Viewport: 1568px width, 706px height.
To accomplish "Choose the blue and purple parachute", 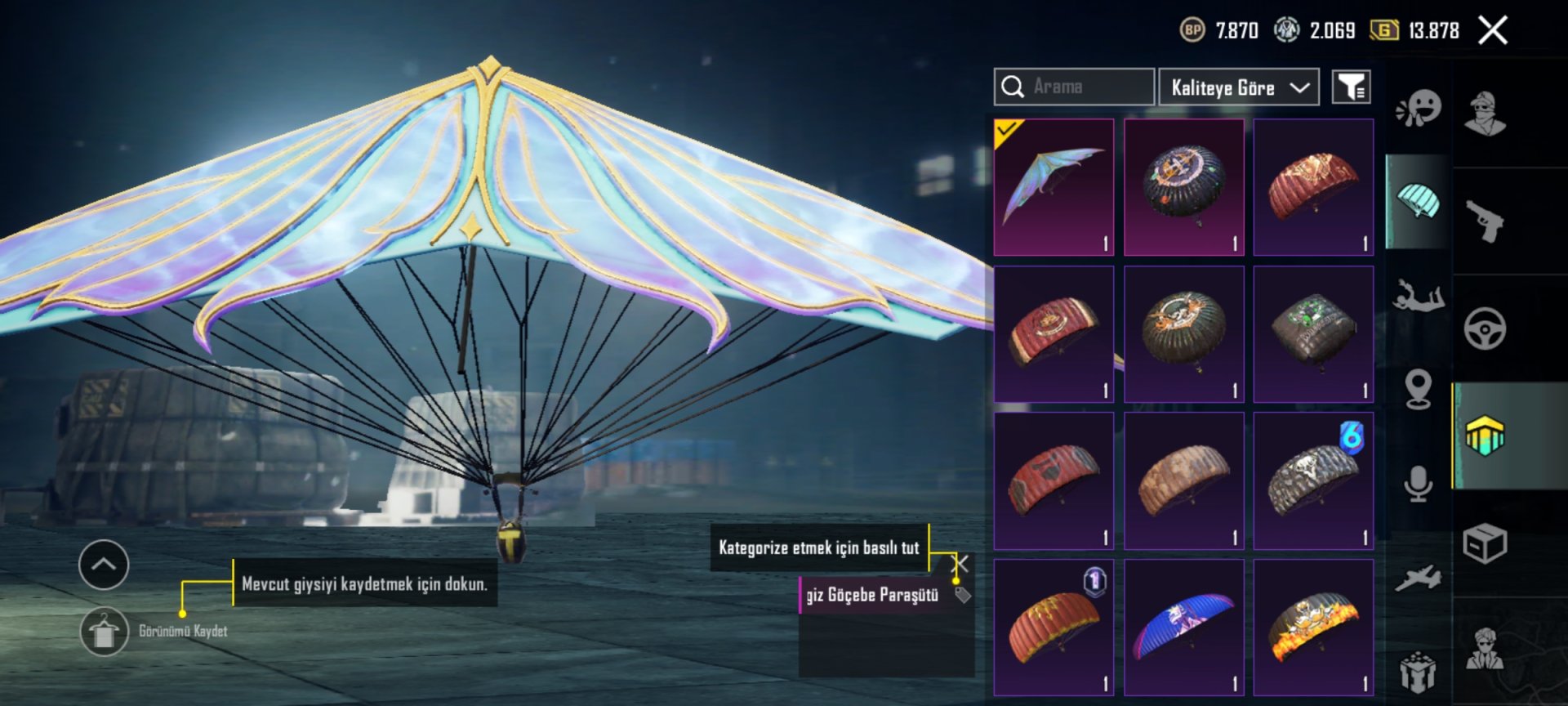I will point(1183,628).
